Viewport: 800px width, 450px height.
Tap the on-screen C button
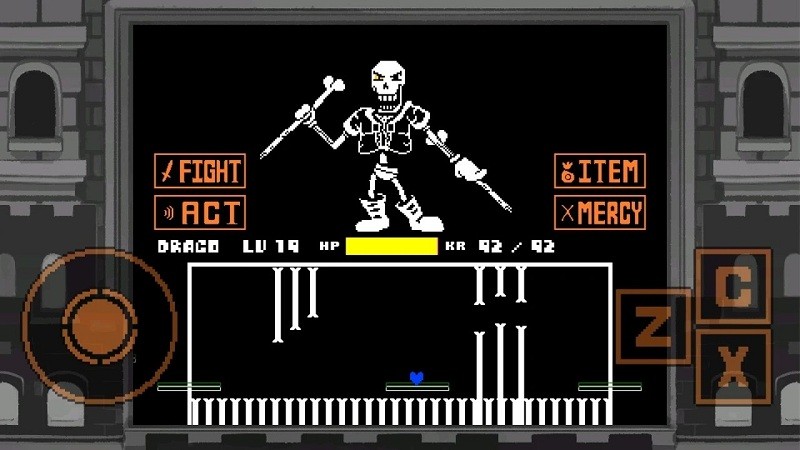click(733, 287)
